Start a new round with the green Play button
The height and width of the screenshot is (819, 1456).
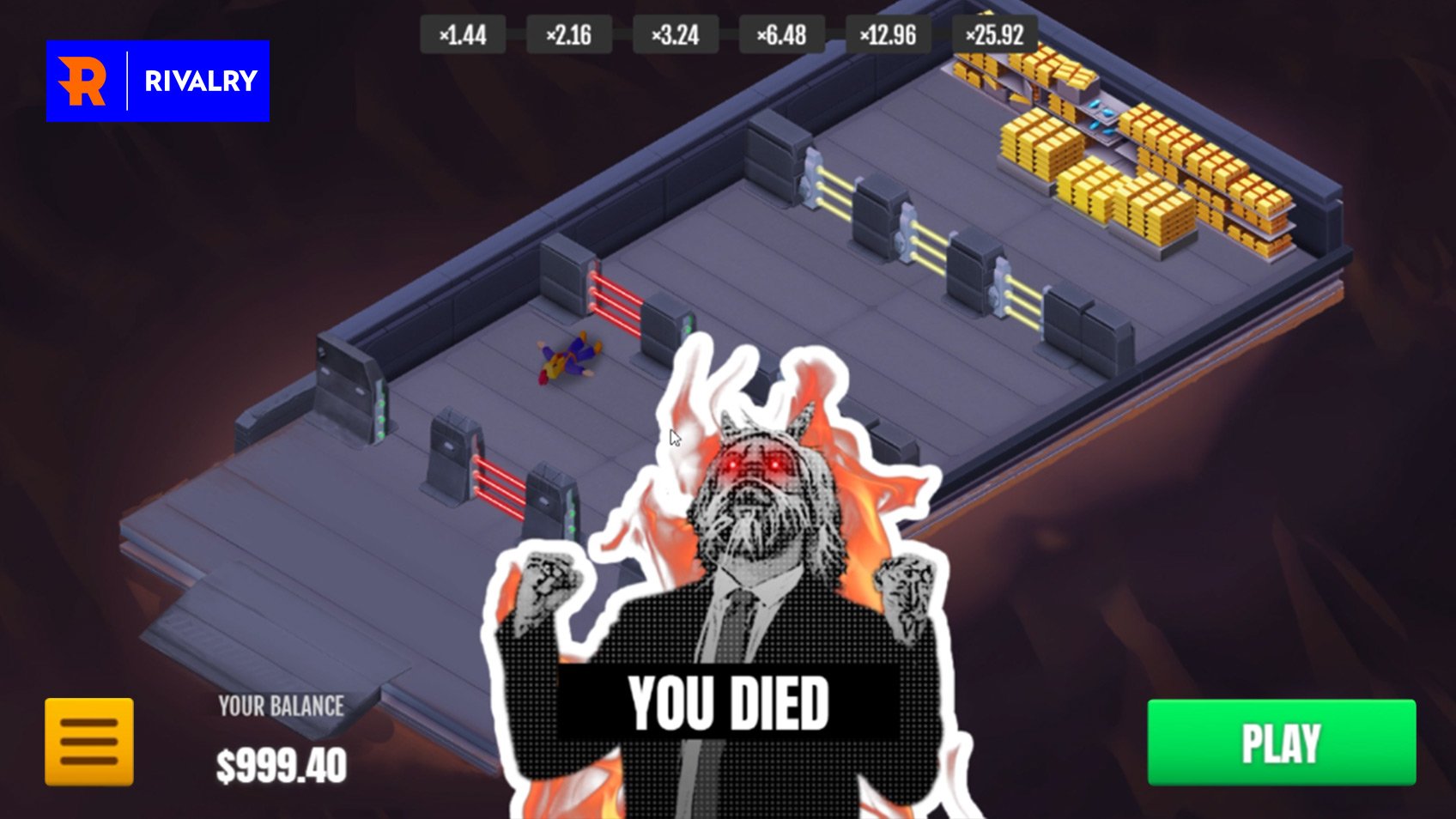pos(1281,743)
